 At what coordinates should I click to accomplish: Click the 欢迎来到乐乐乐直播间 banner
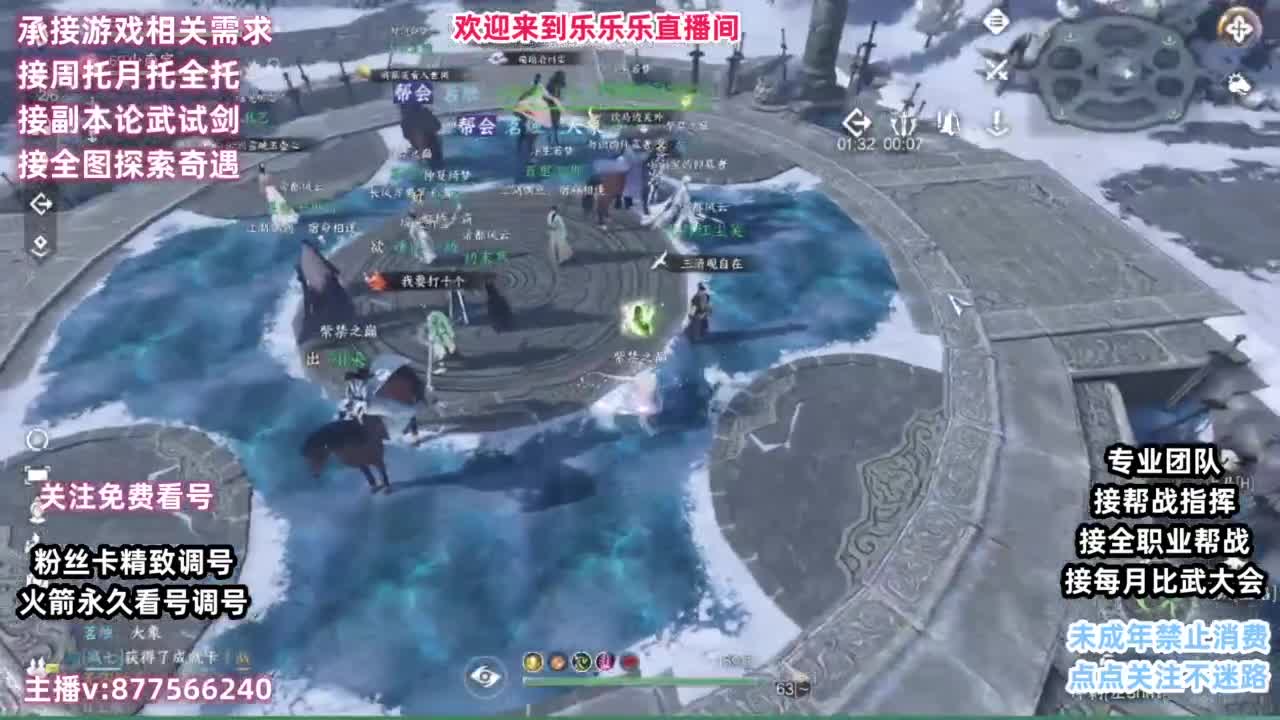click(x=597, y=29)
